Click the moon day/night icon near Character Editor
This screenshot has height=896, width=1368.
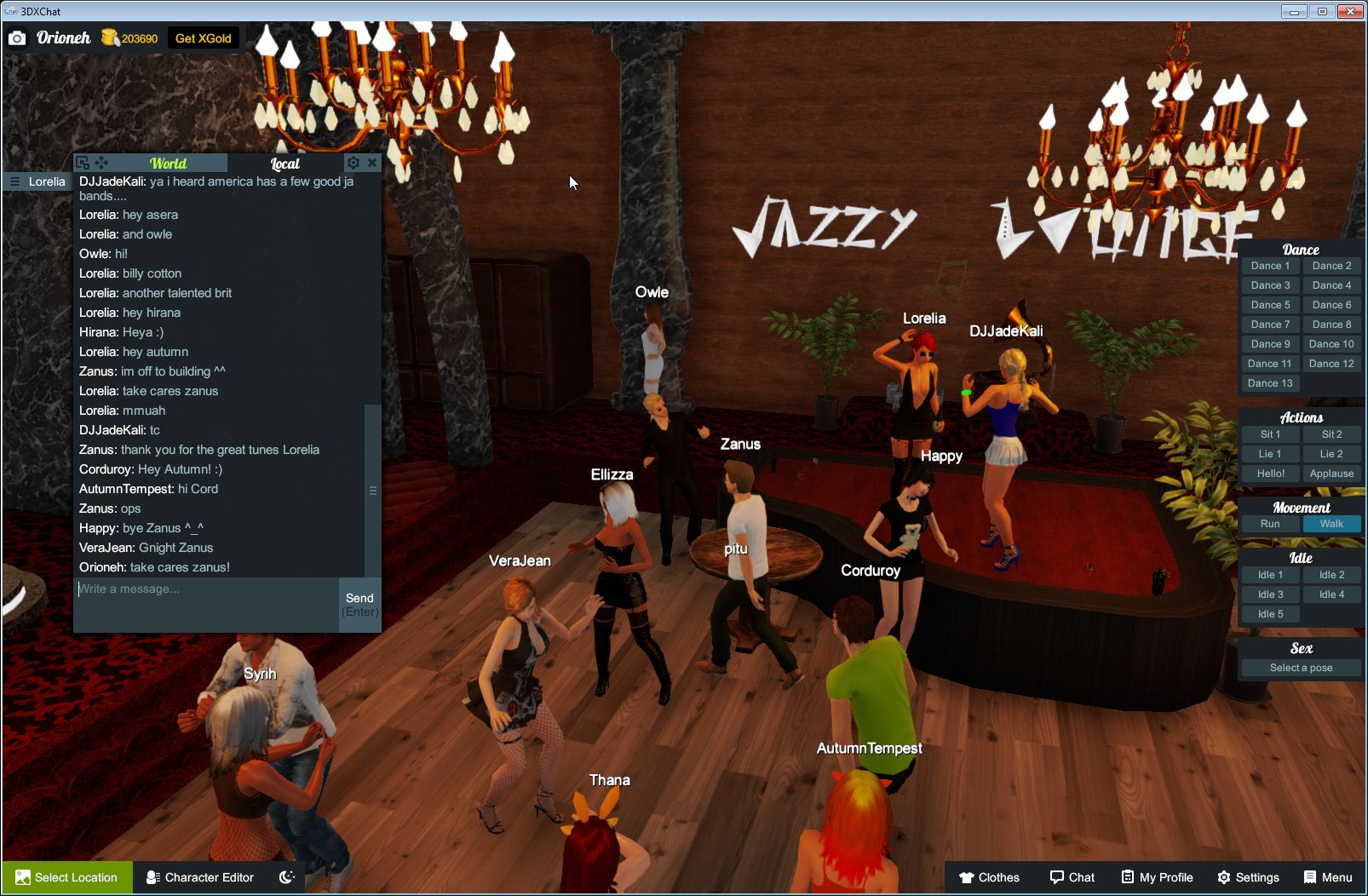pyautogui.click(x=287, y=877)
